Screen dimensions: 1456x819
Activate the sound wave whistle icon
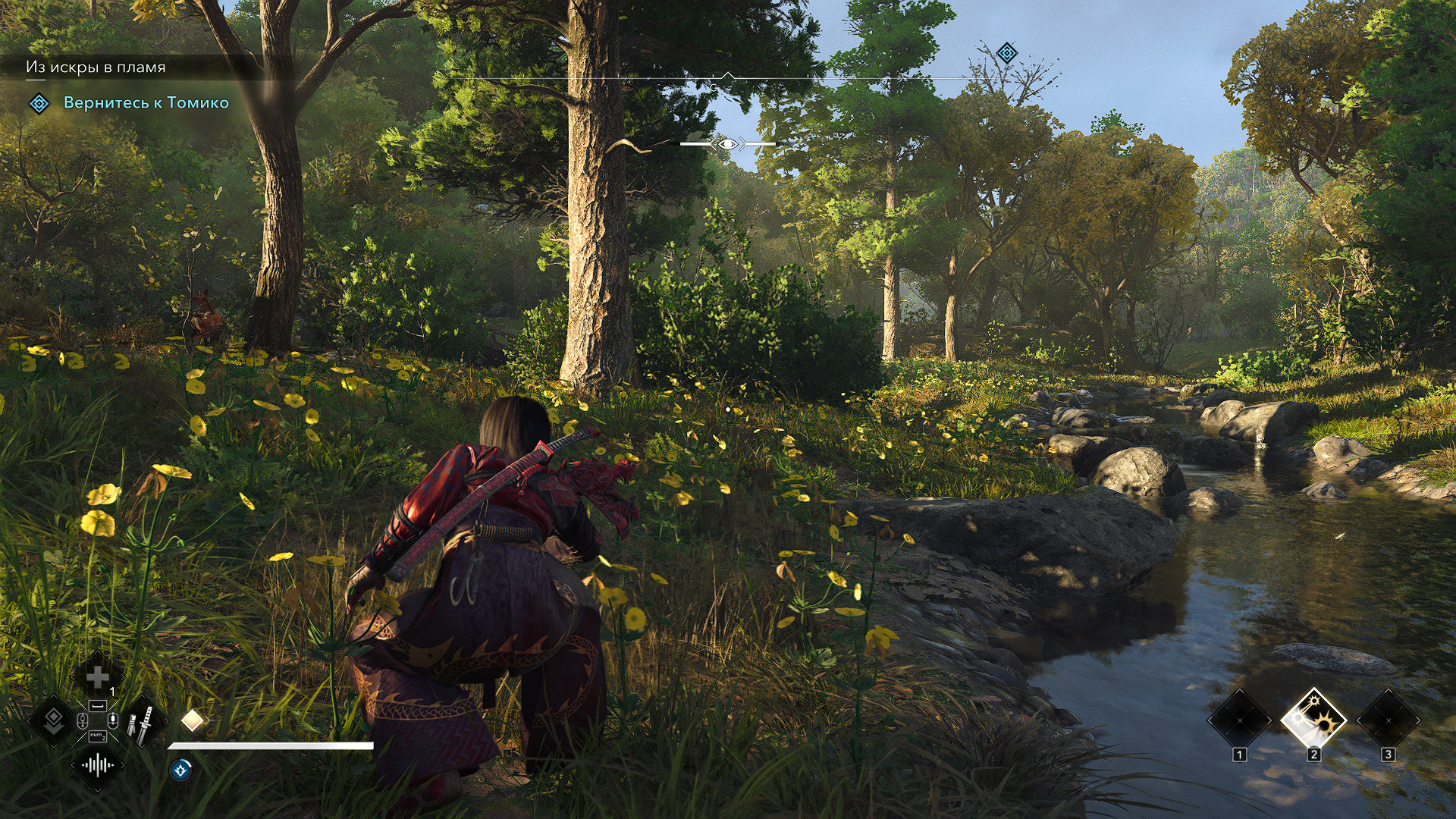pyautogui.click(x=97, y=765)
